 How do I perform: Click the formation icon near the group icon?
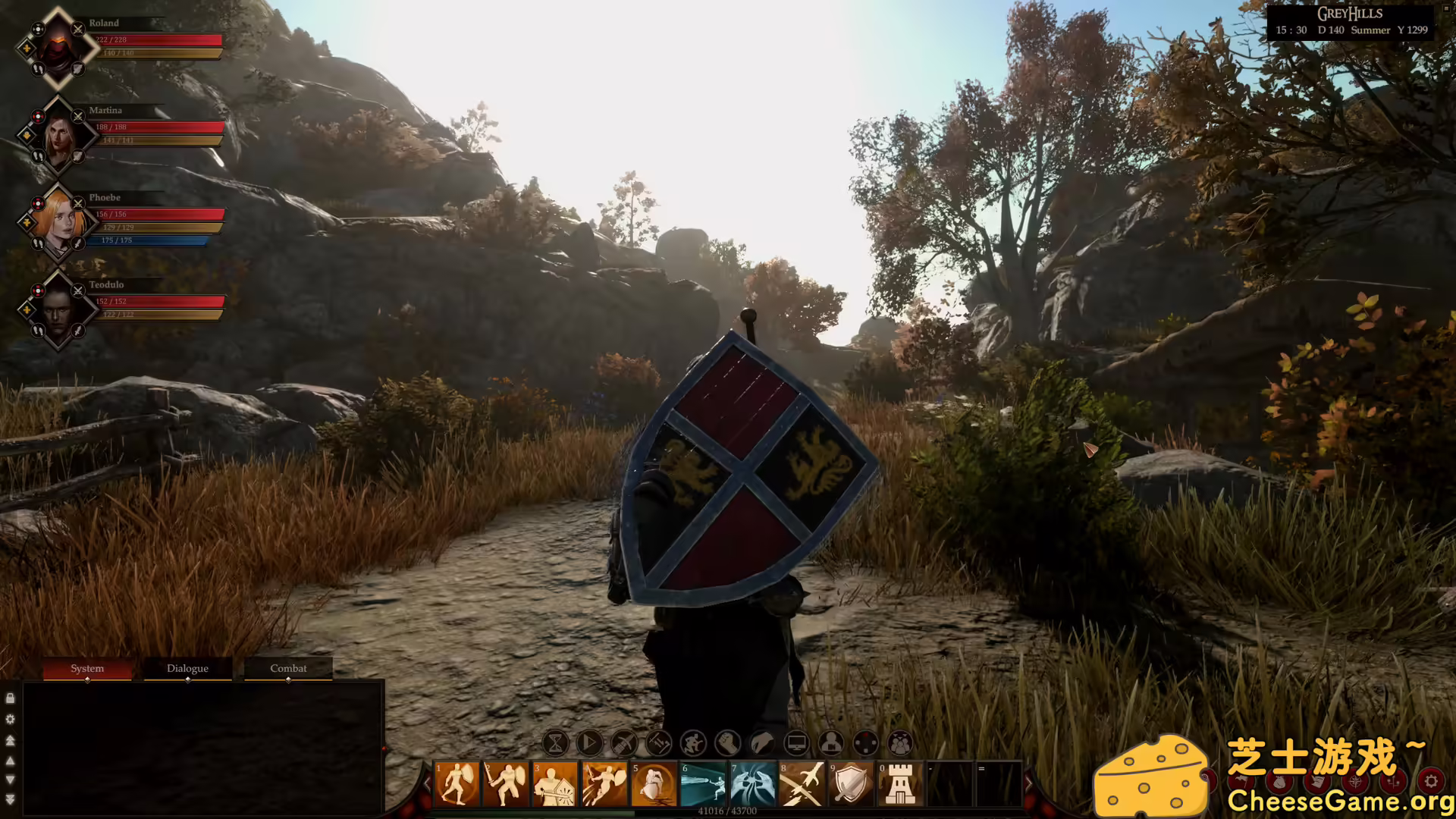coord(866,744)
